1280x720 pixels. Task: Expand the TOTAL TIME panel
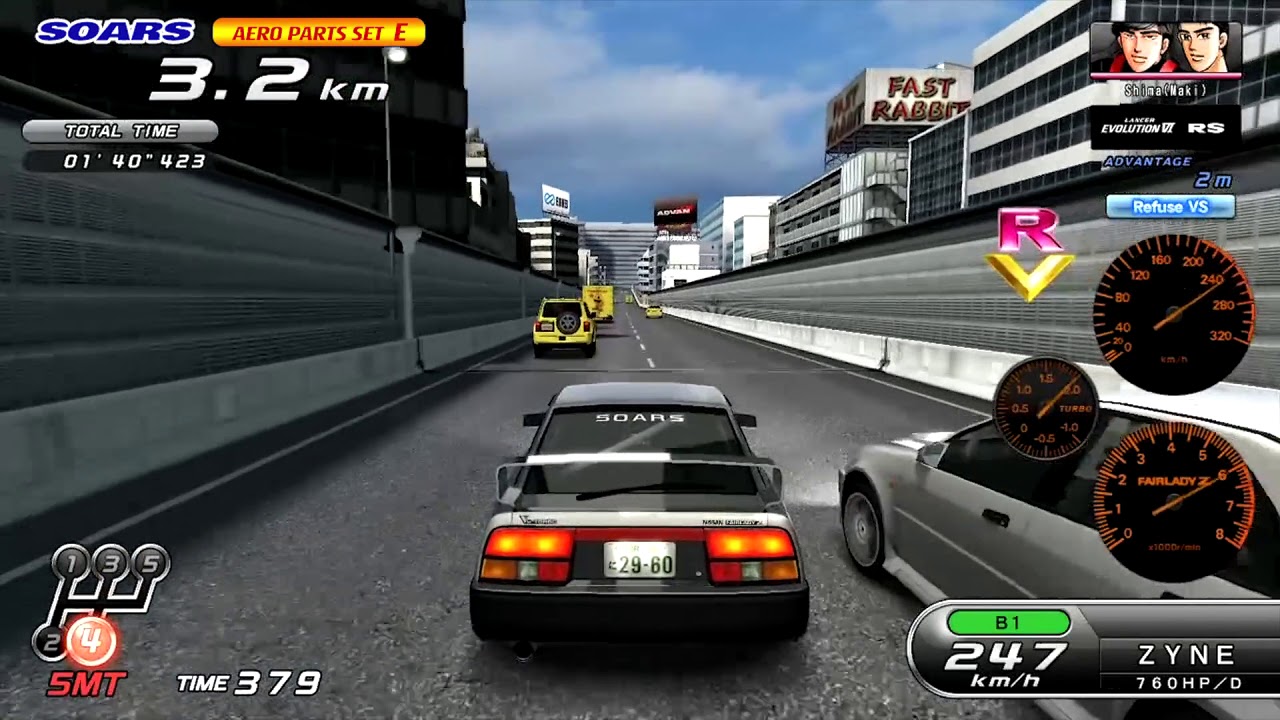pyautogui.click(x=118, y=130)
